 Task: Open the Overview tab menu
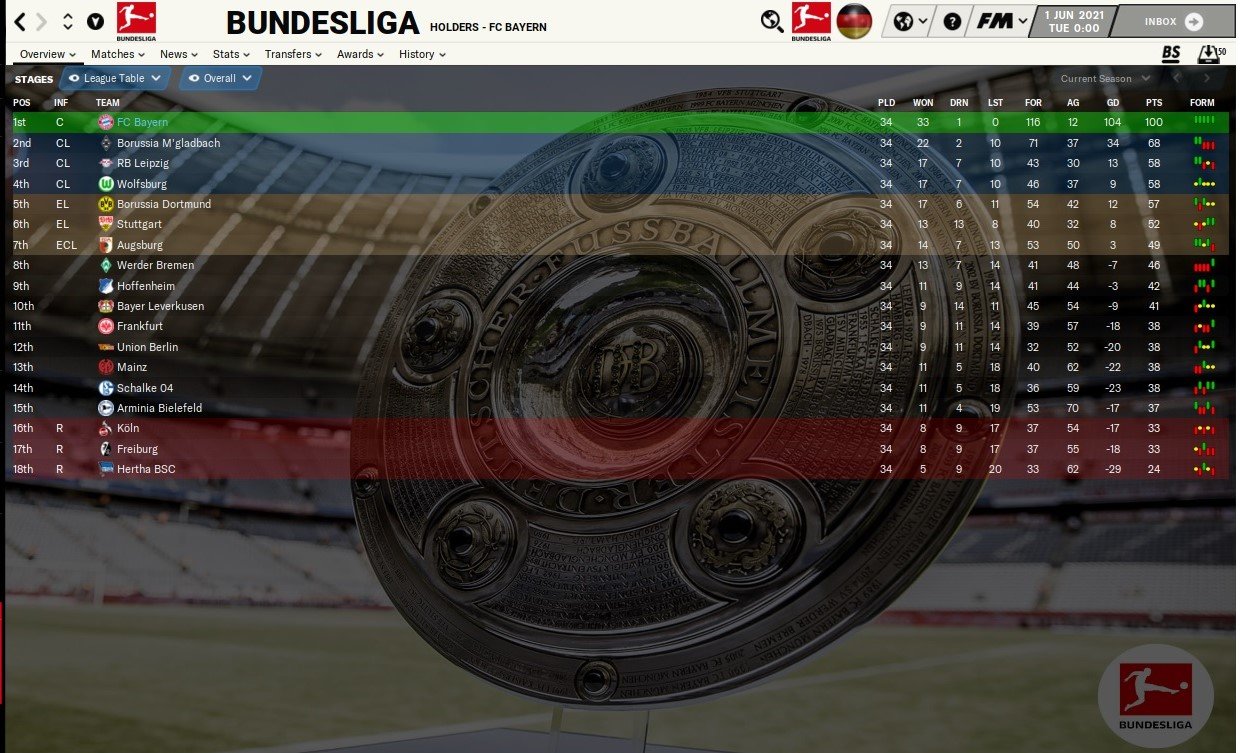pyautogui.click(x=48, y=54)
